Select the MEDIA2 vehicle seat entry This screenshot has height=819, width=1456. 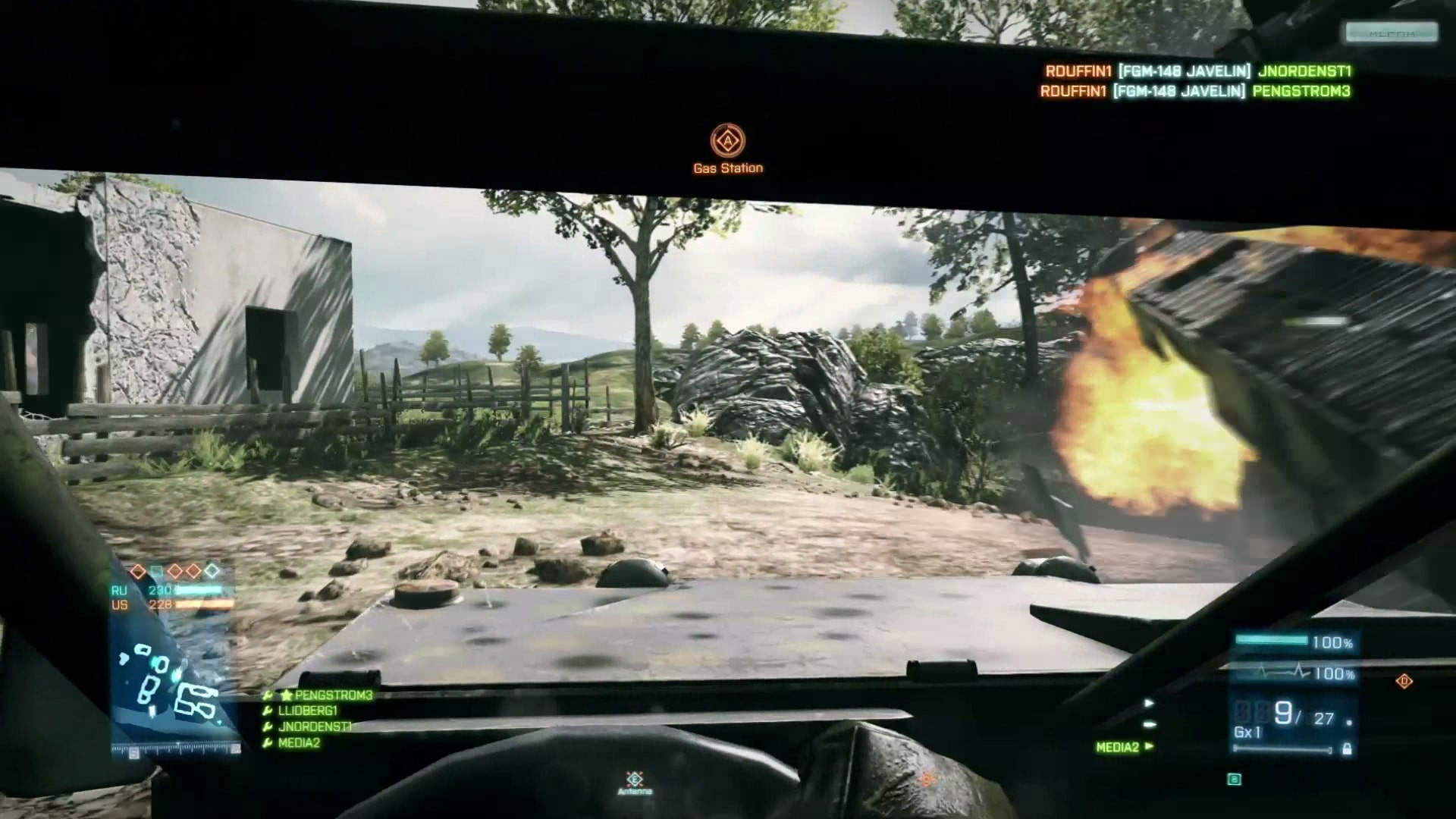click(x=1118, y=747)
